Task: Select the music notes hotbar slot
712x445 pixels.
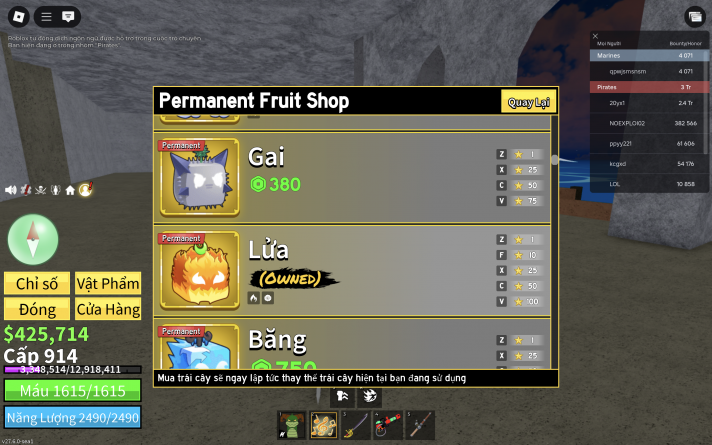Action: tap(324, 424)
